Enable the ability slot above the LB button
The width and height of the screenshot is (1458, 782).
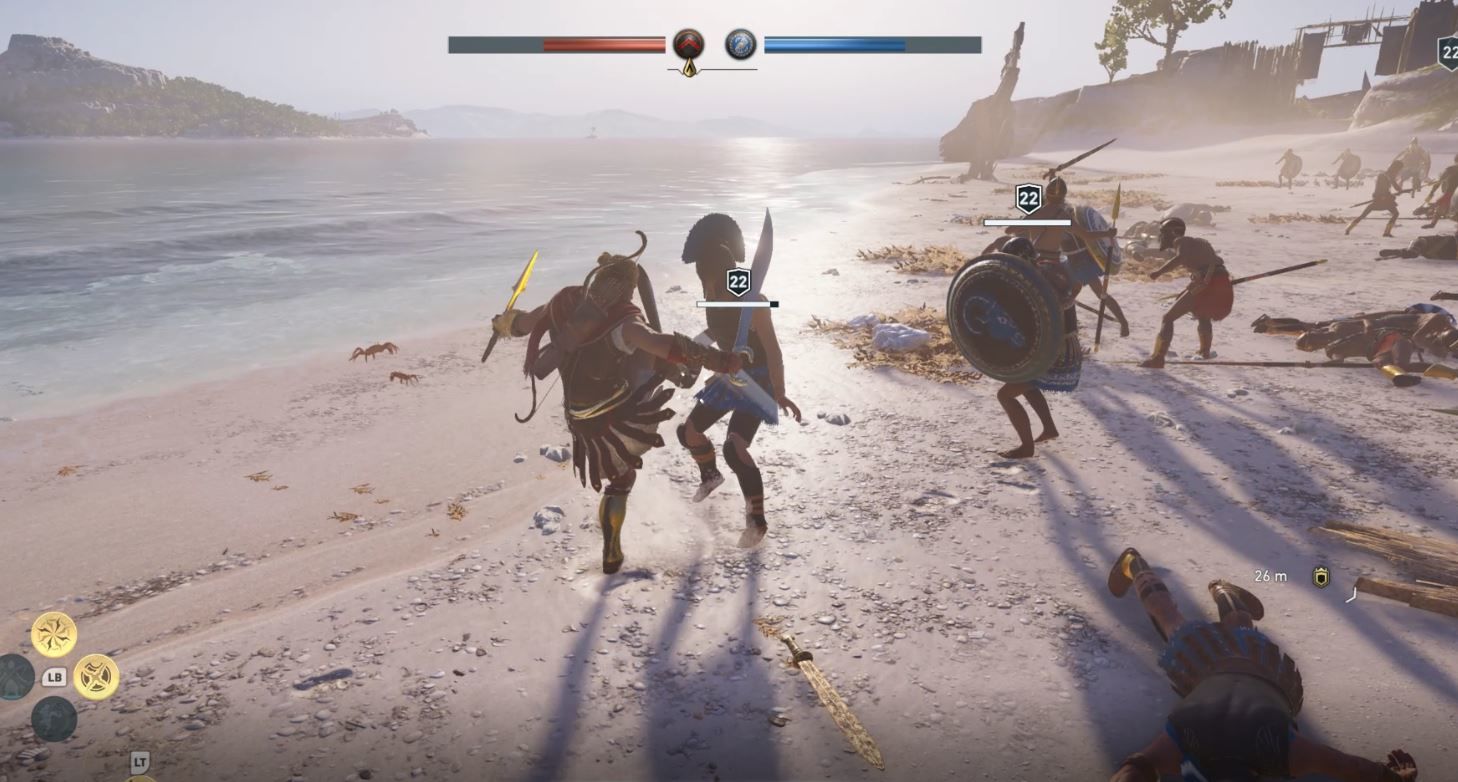click(x=53, y=633)
